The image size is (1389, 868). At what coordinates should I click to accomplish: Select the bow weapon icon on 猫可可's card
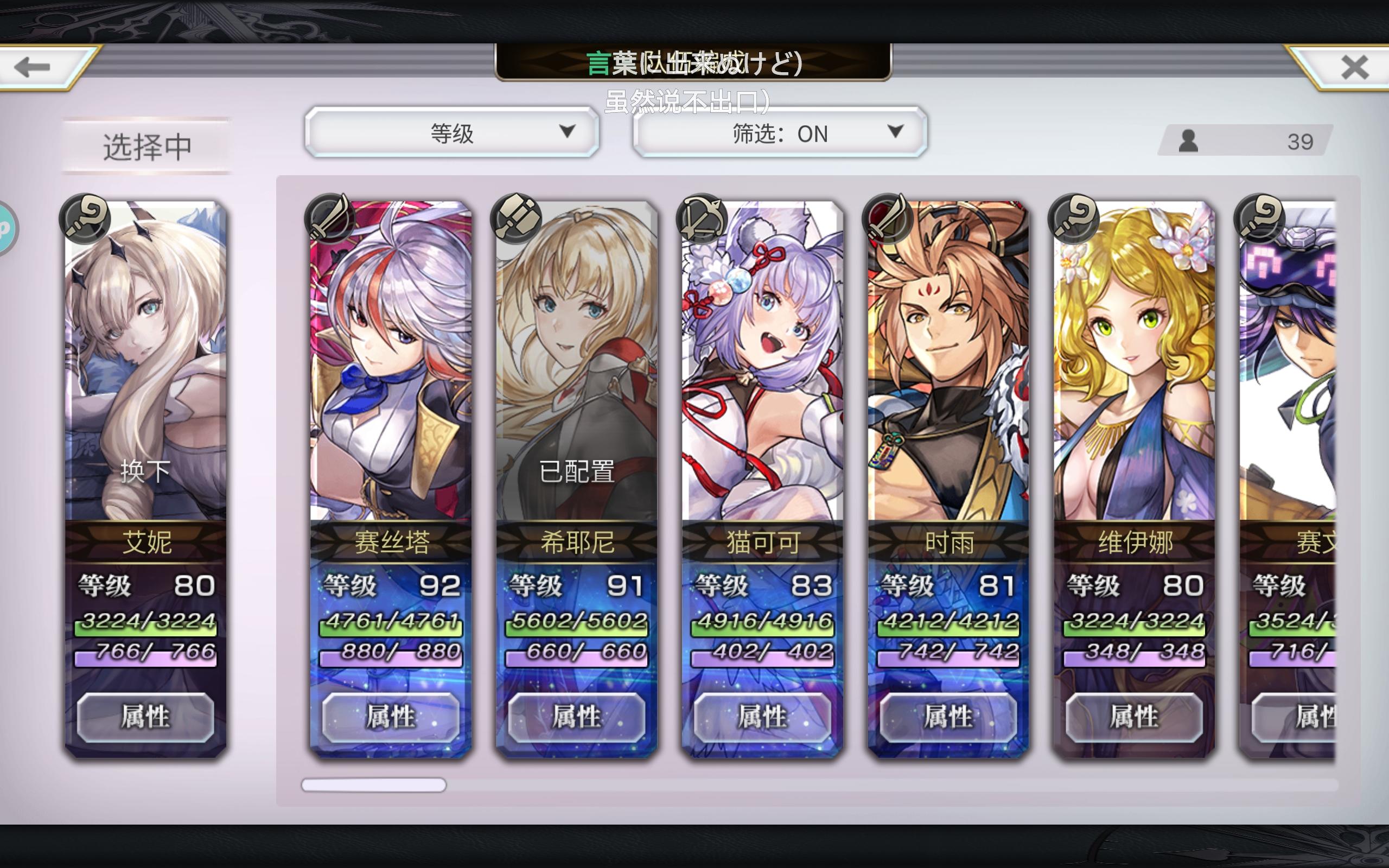tap(702, 218)
